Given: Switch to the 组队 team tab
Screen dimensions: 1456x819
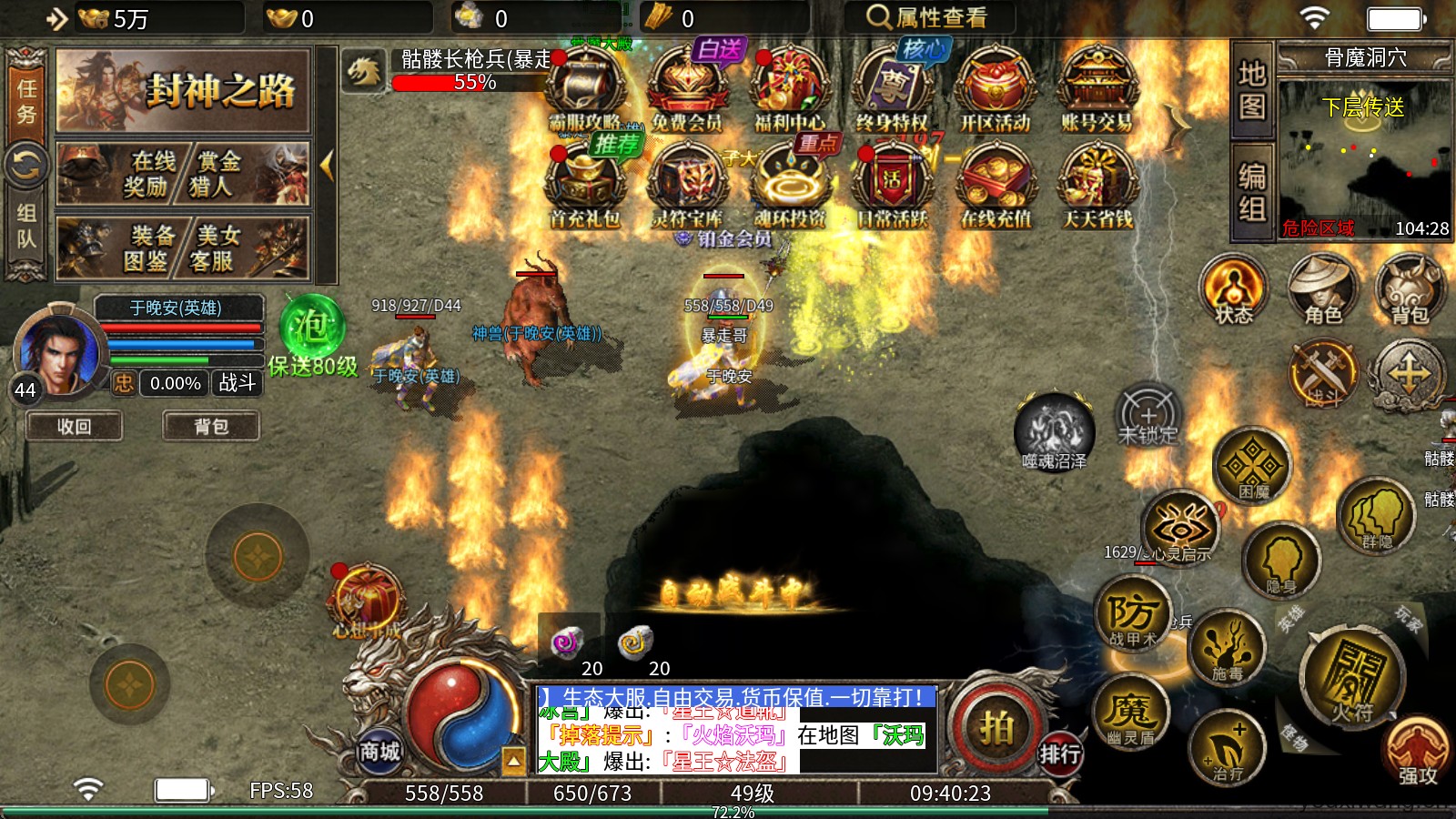Looking at the screenshot, I should pyautogui.click(x=26, y=226).
